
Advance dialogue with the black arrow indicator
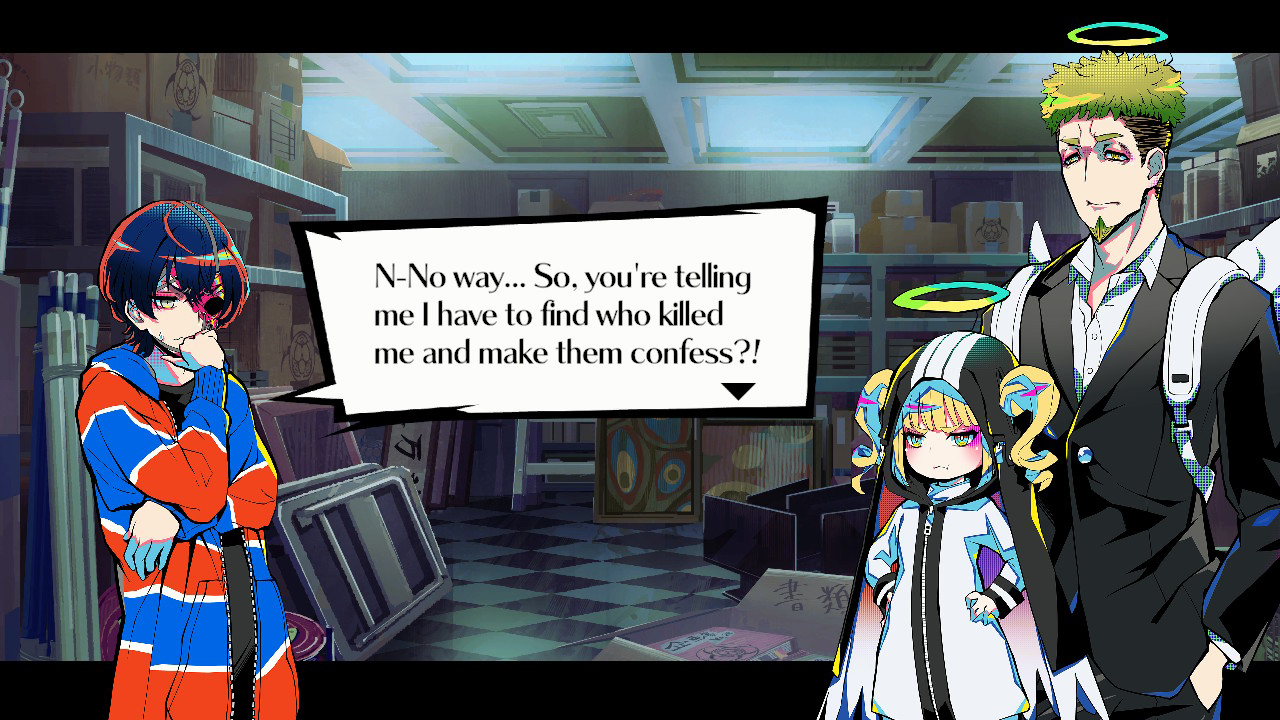(x=738, y=391)
